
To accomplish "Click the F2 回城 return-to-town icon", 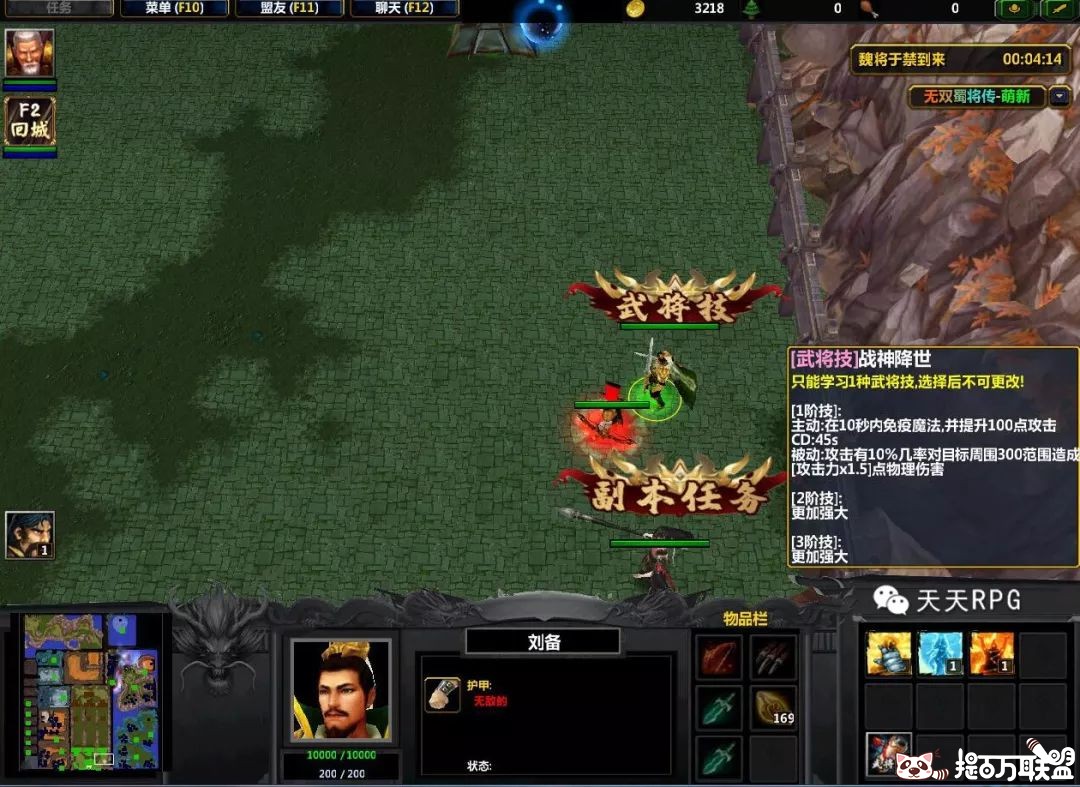I will click(30, 121).
